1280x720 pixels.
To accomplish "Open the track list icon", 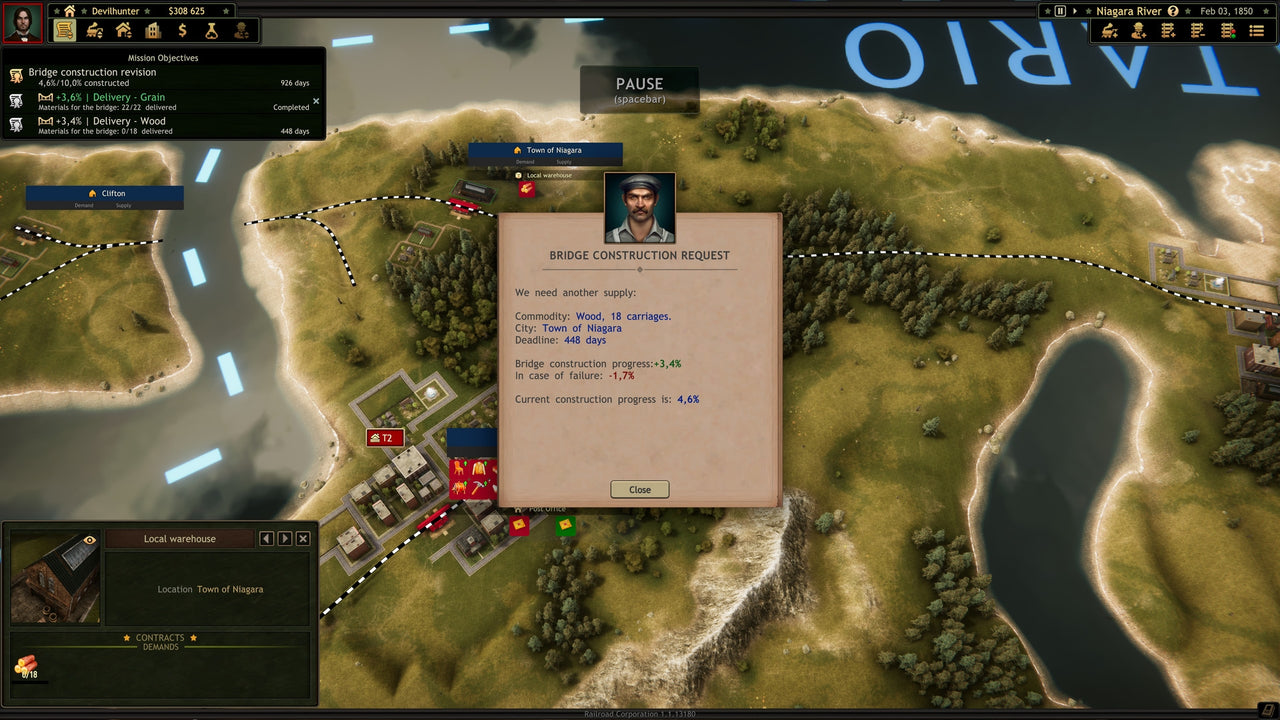I will tap(1256, 30).
